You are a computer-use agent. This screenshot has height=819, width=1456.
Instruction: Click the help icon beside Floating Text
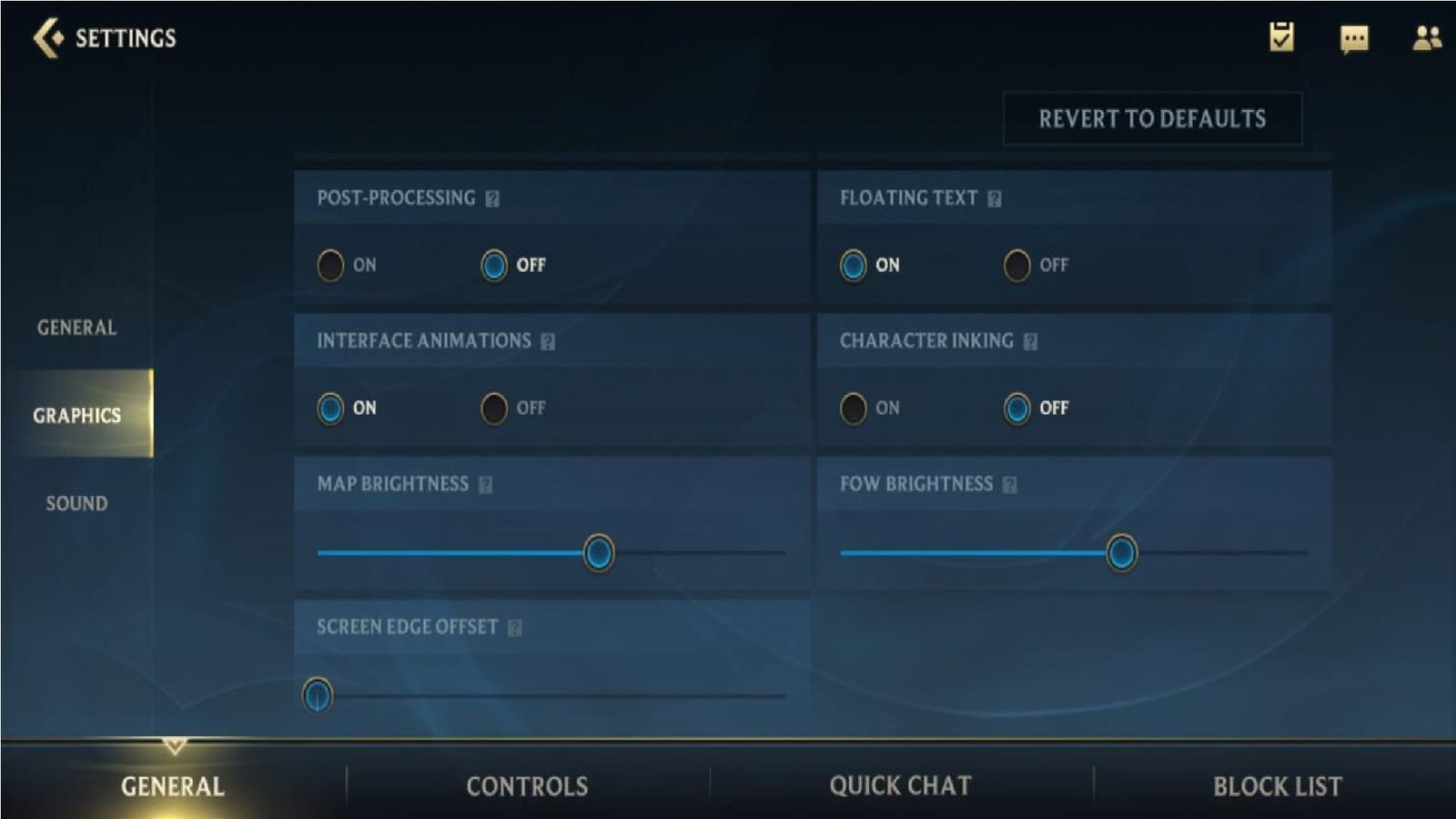(x=993, y=197)
